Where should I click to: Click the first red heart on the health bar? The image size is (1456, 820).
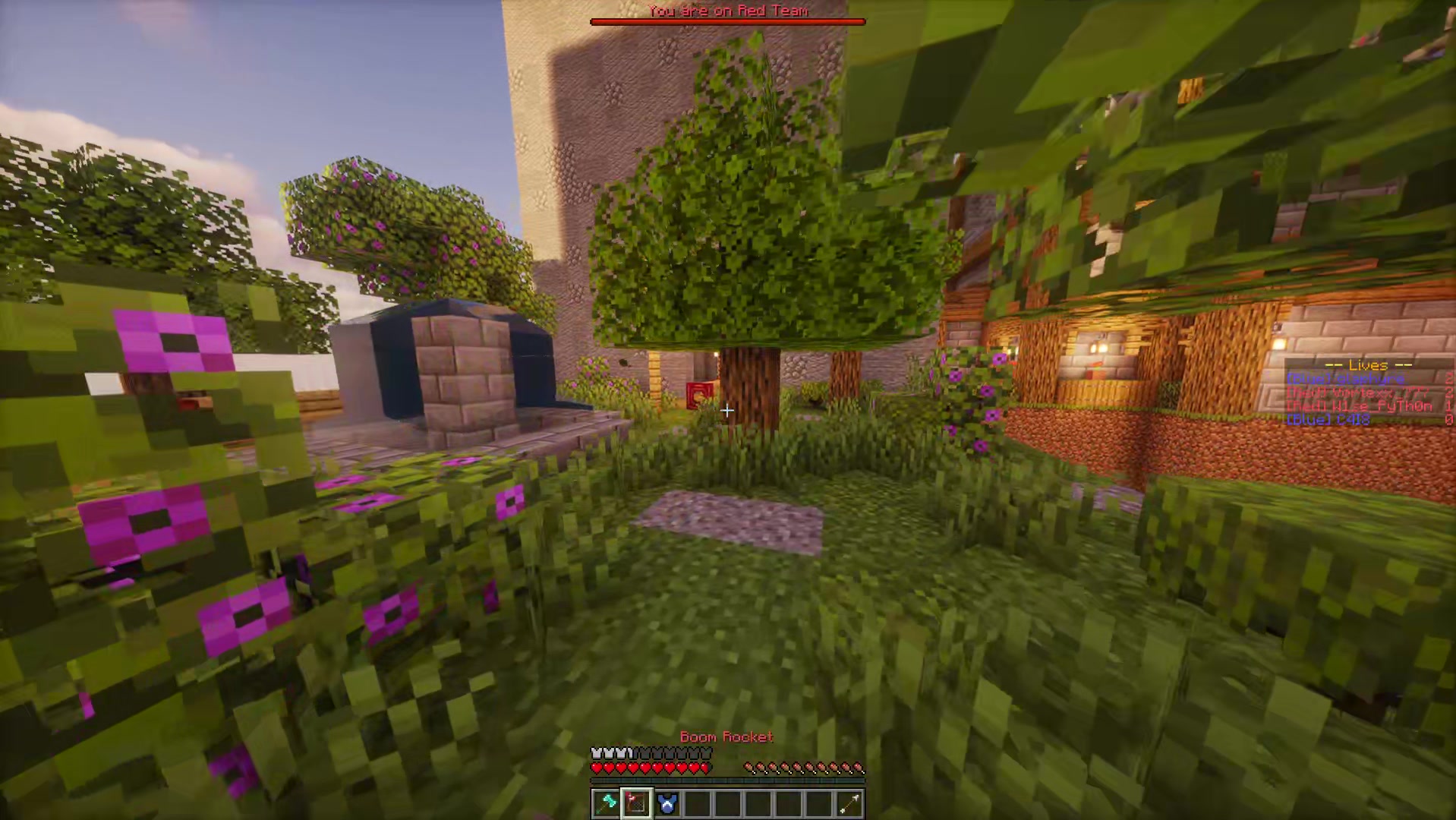click(596, 768)
